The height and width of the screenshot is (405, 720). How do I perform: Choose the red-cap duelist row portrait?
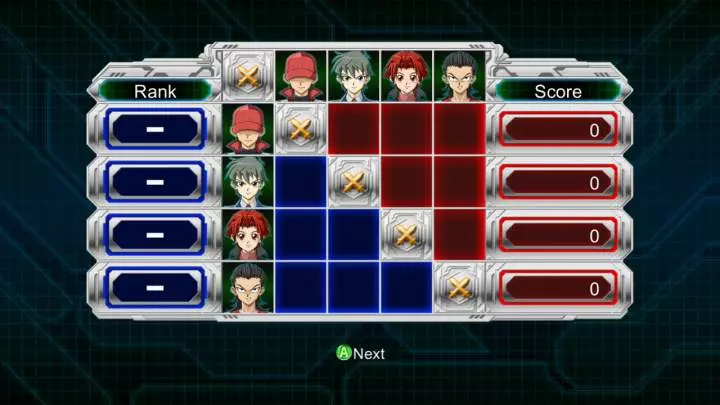tap(246, 129)
